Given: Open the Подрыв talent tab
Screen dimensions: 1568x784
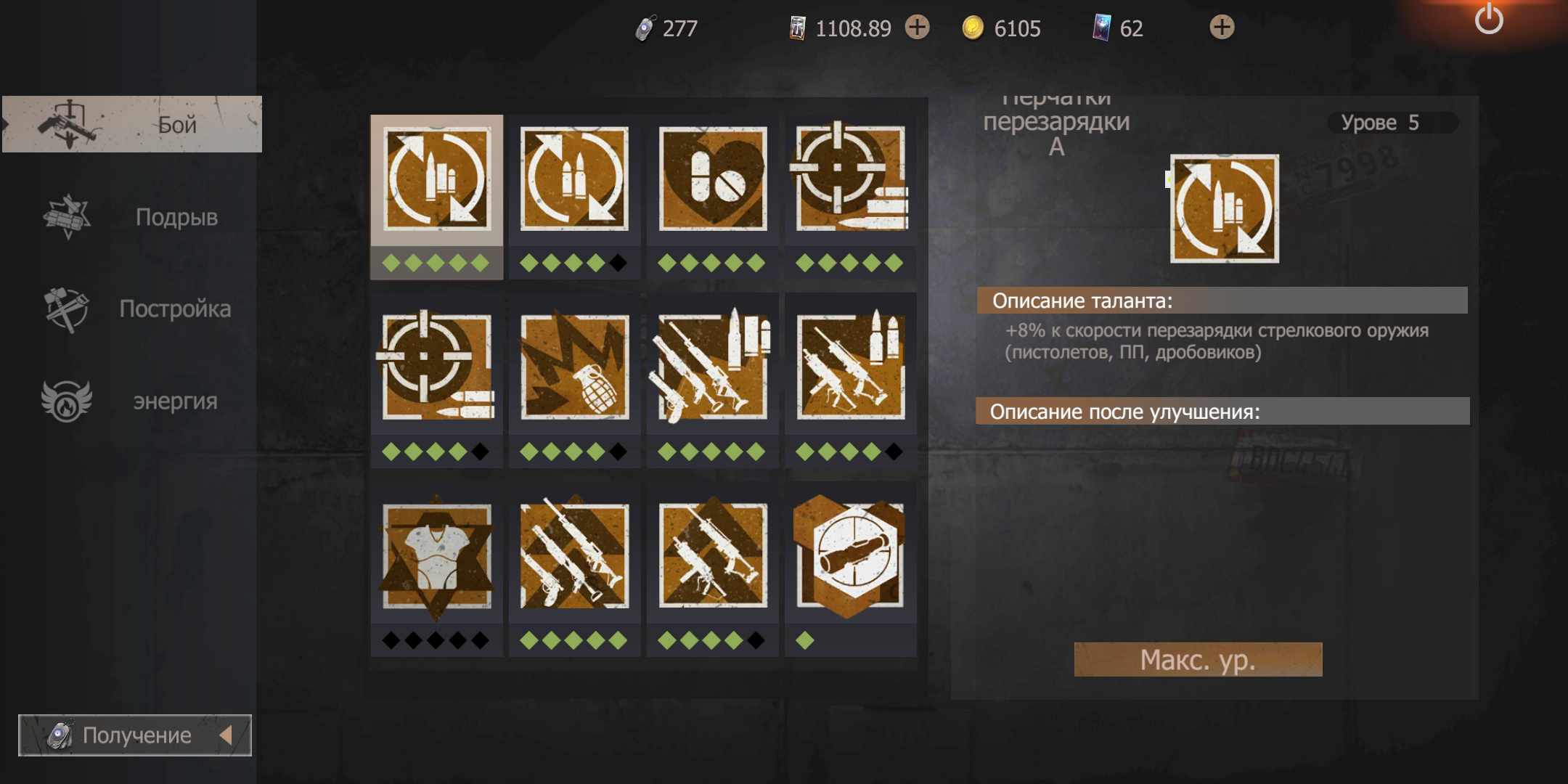Looking at the screenshot, I should click(x=132, y=216).
